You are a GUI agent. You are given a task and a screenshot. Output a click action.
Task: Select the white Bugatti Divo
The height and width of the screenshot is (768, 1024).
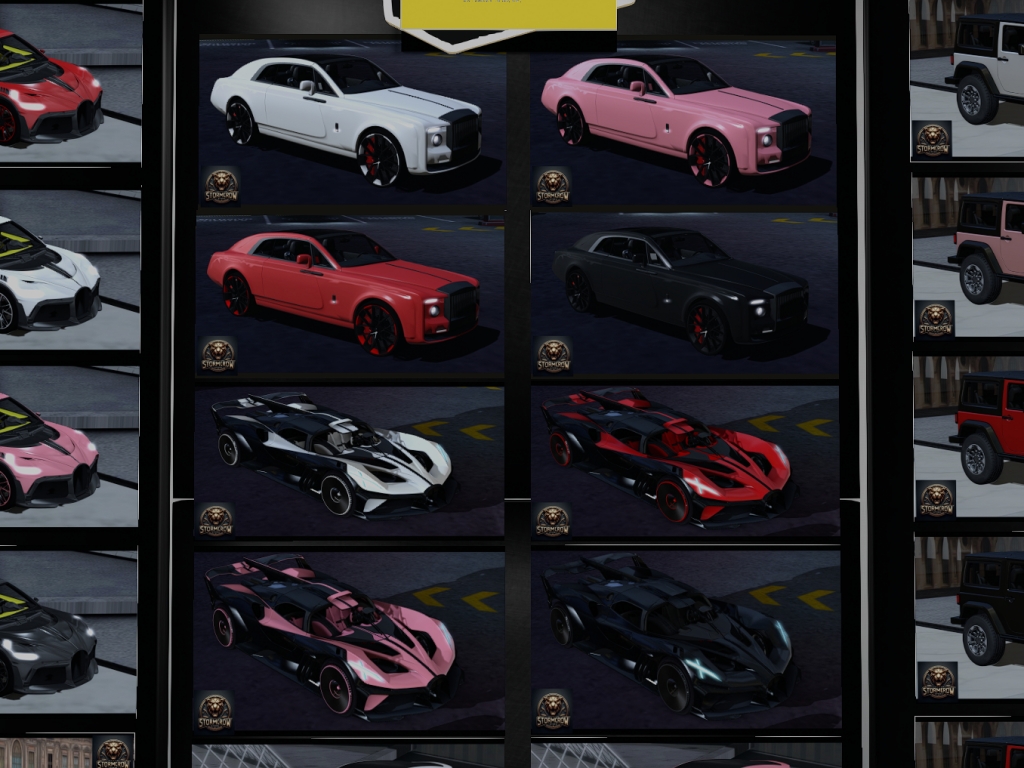pyautogui.click(x=62, y=270)
